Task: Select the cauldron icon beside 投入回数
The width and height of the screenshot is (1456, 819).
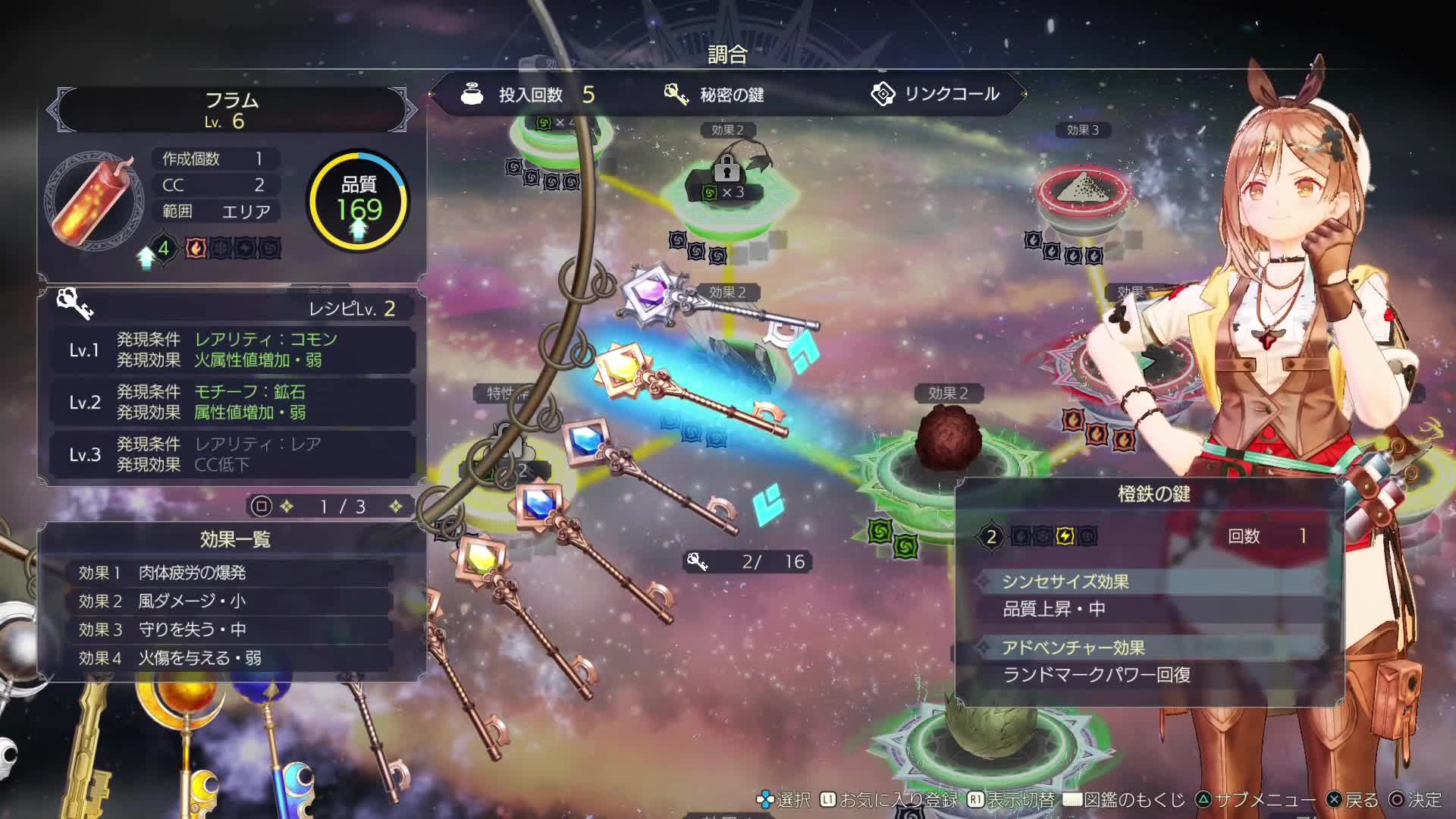Action: pyautogui.click(x=472, y=93)
